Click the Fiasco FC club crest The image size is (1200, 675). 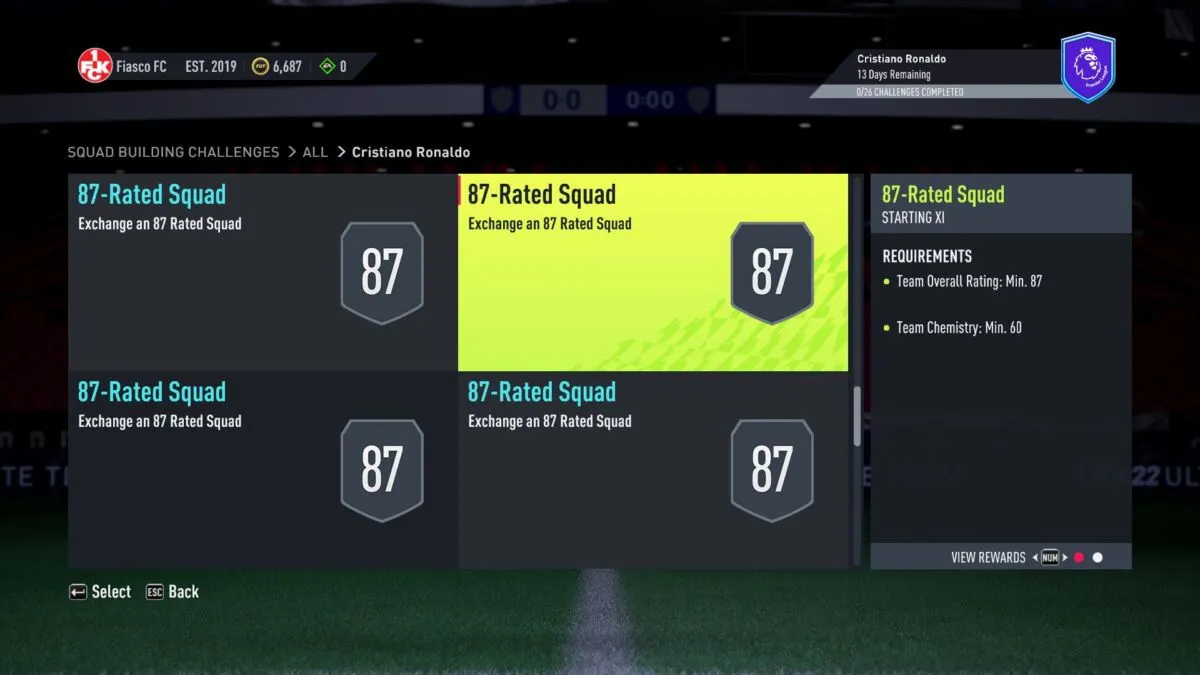pos(95,66)
